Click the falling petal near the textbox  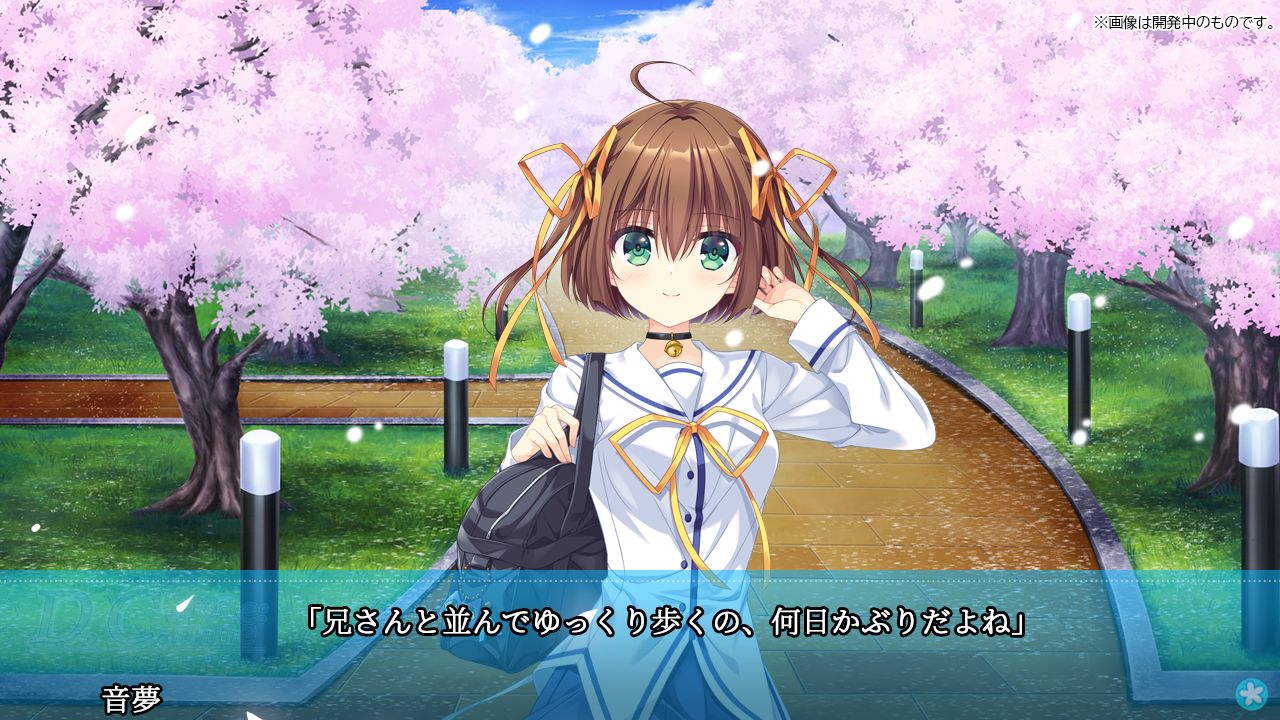click(184, 606)
